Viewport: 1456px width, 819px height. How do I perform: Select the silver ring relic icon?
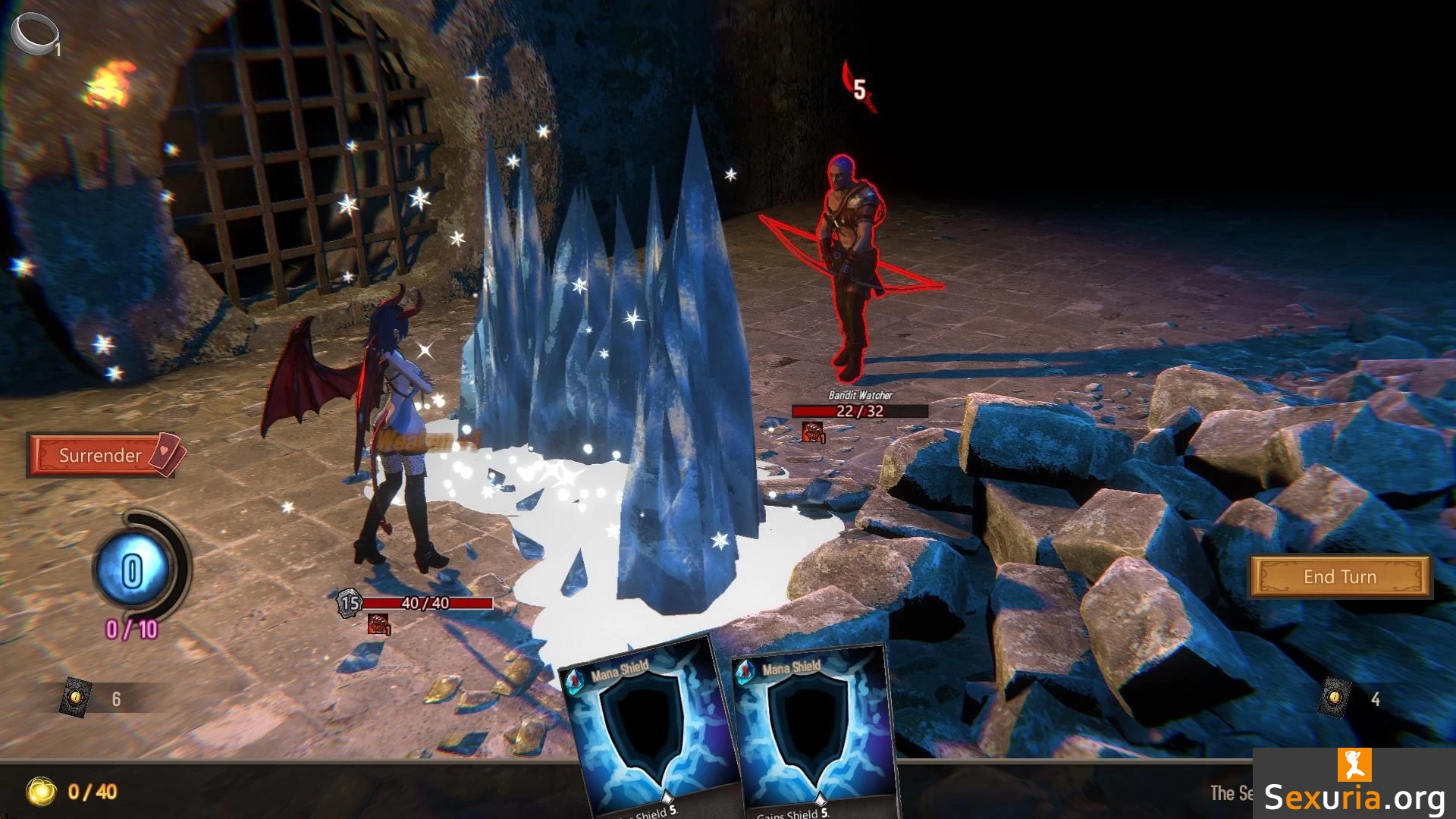[34, 33]
